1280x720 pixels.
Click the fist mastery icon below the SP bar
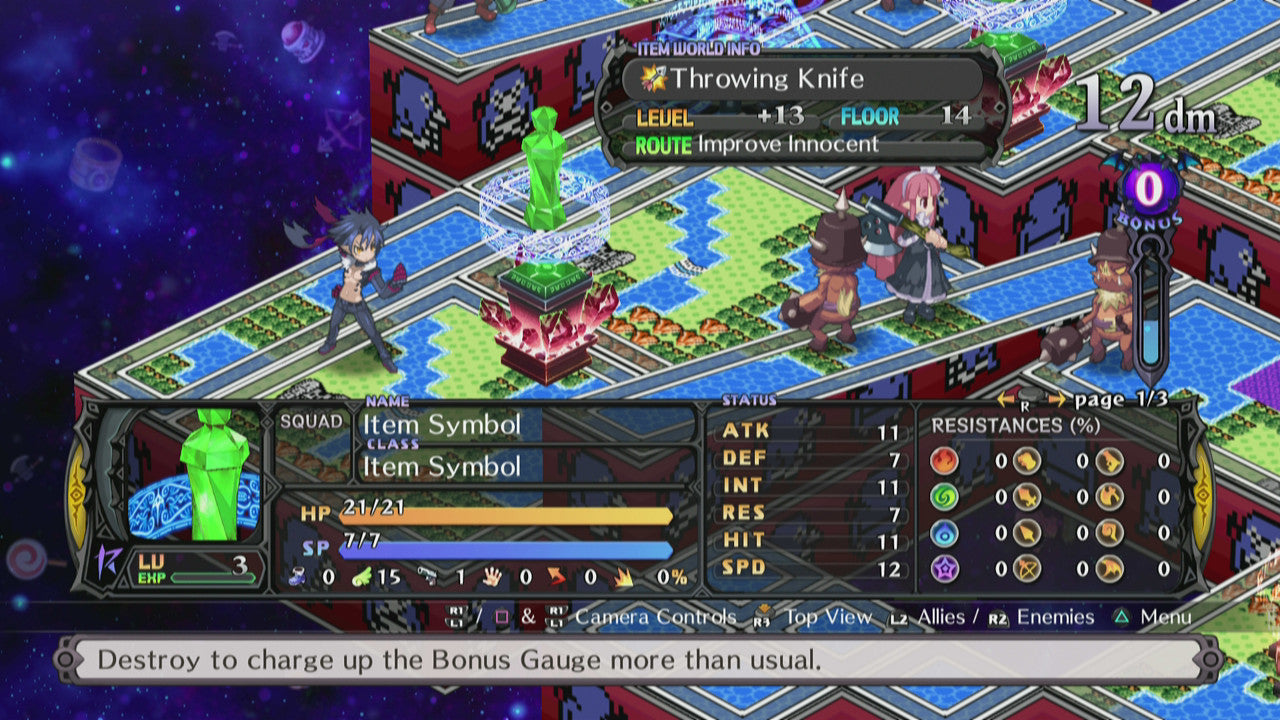tap(491, 577)
